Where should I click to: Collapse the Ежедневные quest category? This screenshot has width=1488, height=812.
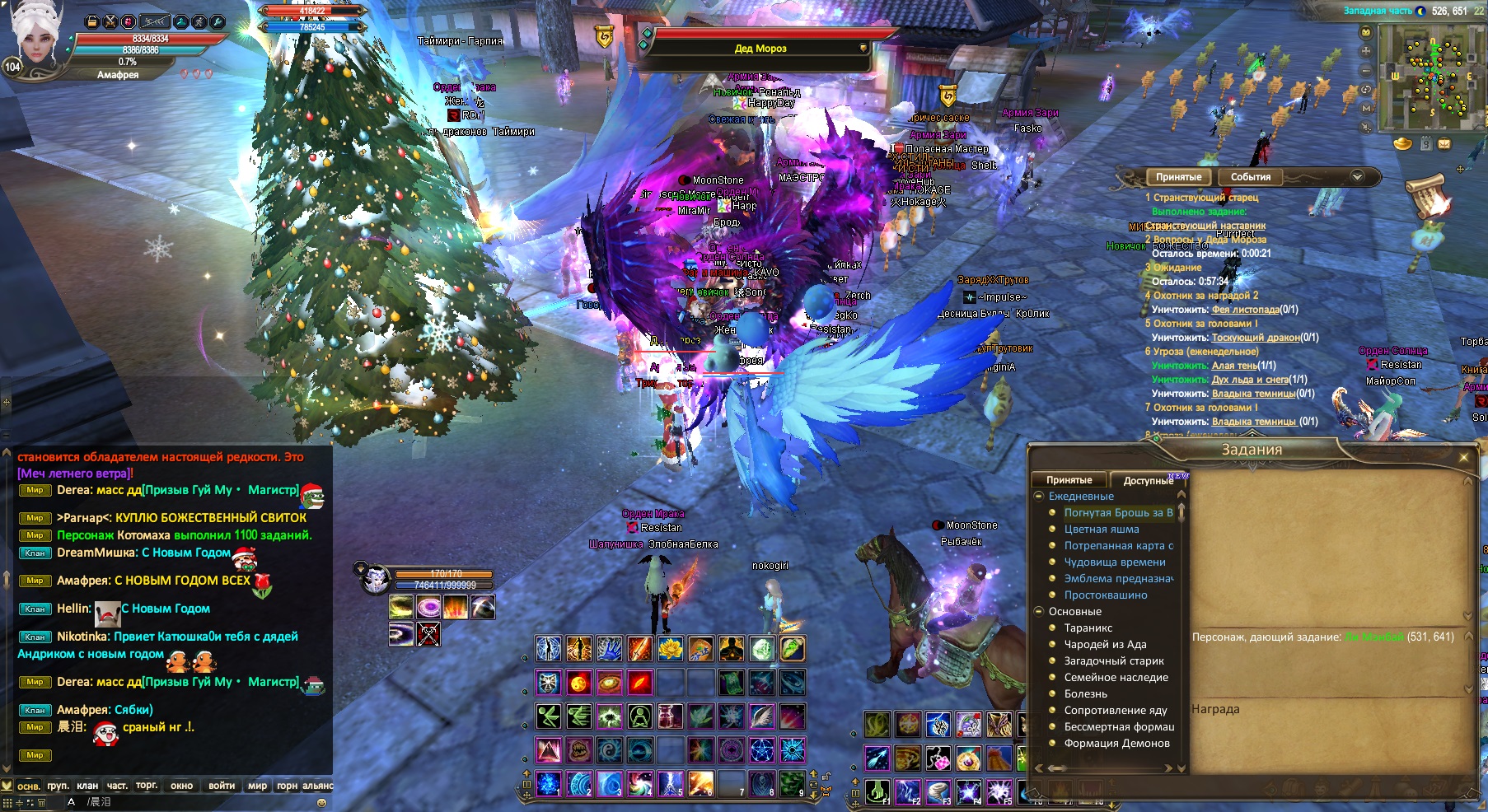(1040, 497)
